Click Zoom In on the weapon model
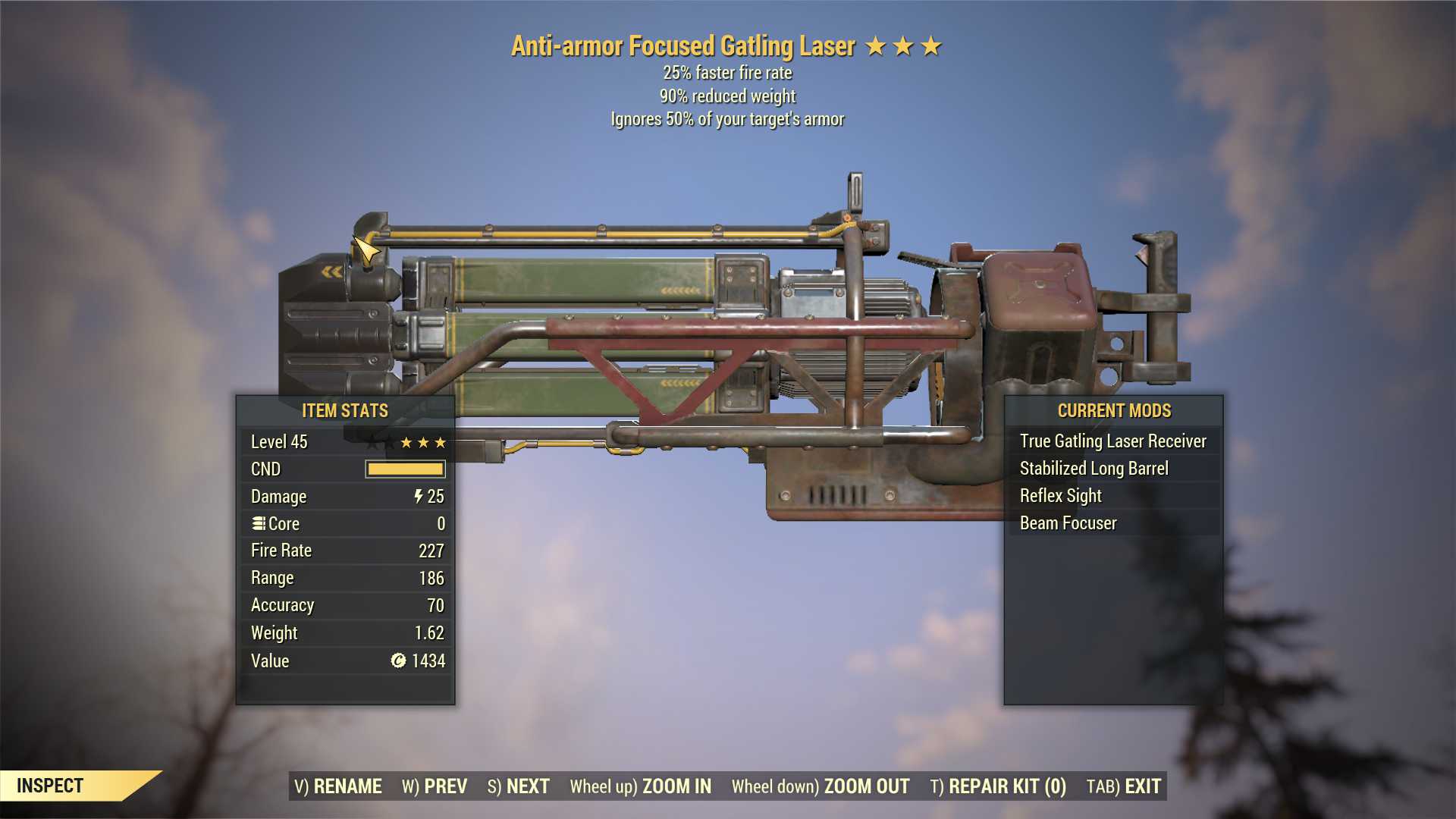 point(641,786)
